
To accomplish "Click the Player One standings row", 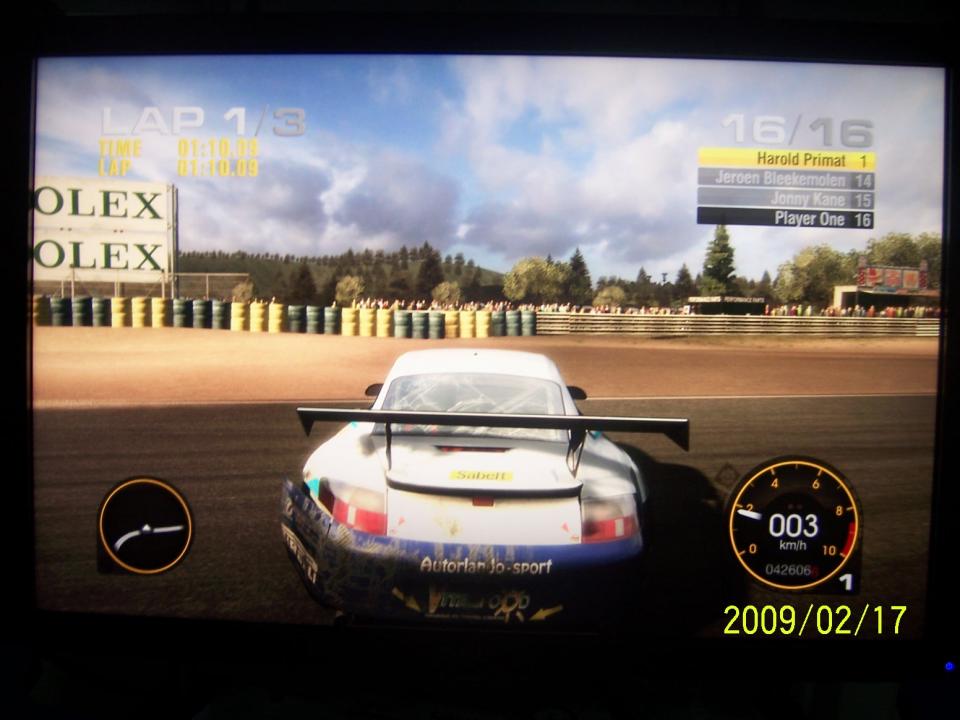I will [x=786, y=218].
